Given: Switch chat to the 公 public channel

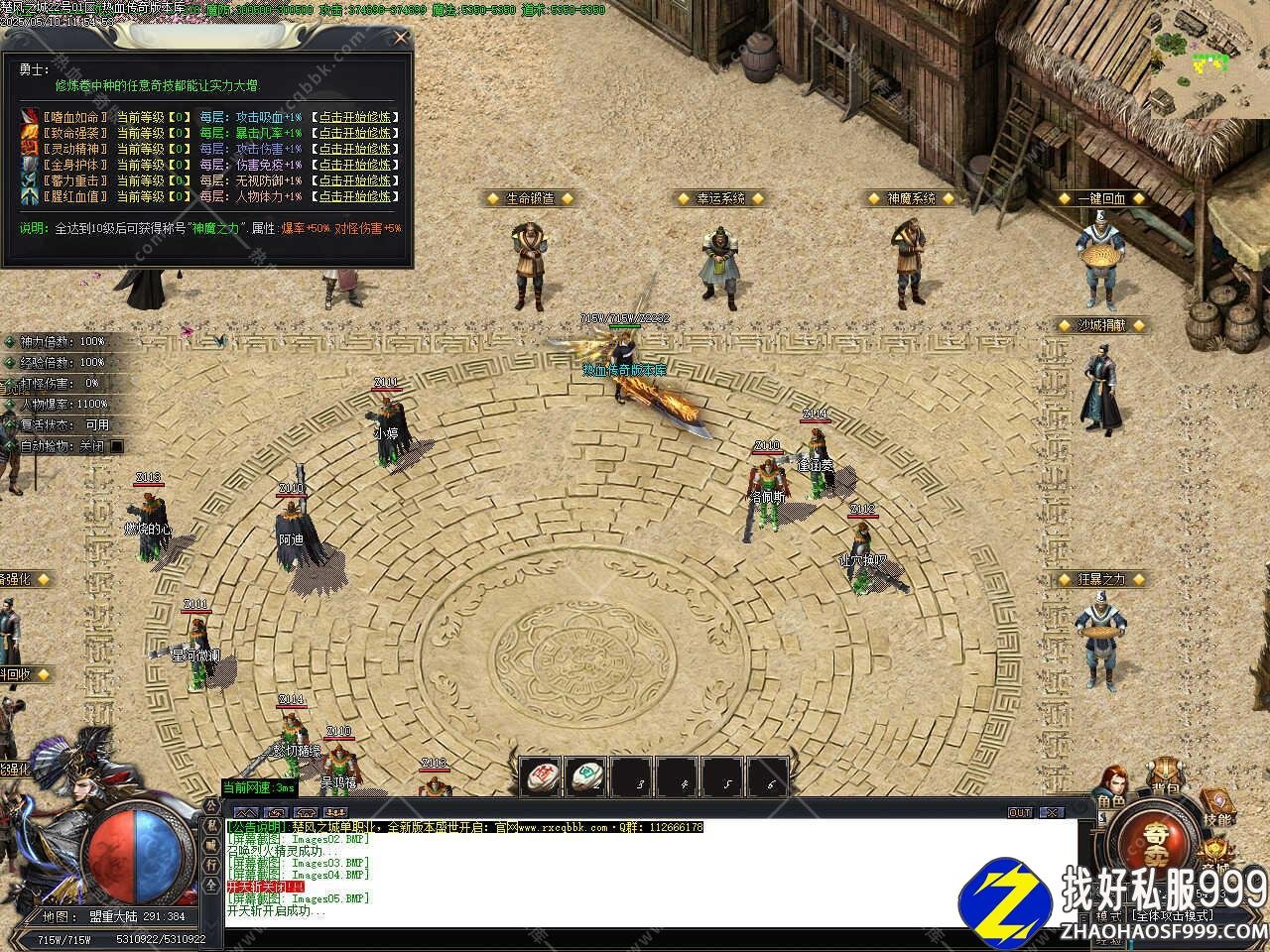Looking at the screenshot, I should coord(211,806).
